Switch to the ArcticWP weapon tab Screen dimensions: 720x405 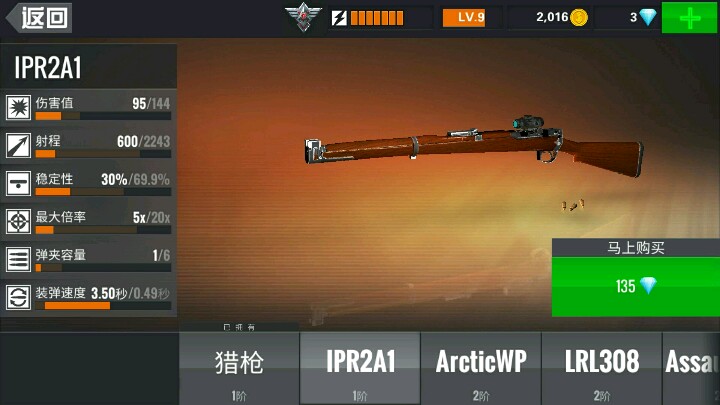coord(481,368)
